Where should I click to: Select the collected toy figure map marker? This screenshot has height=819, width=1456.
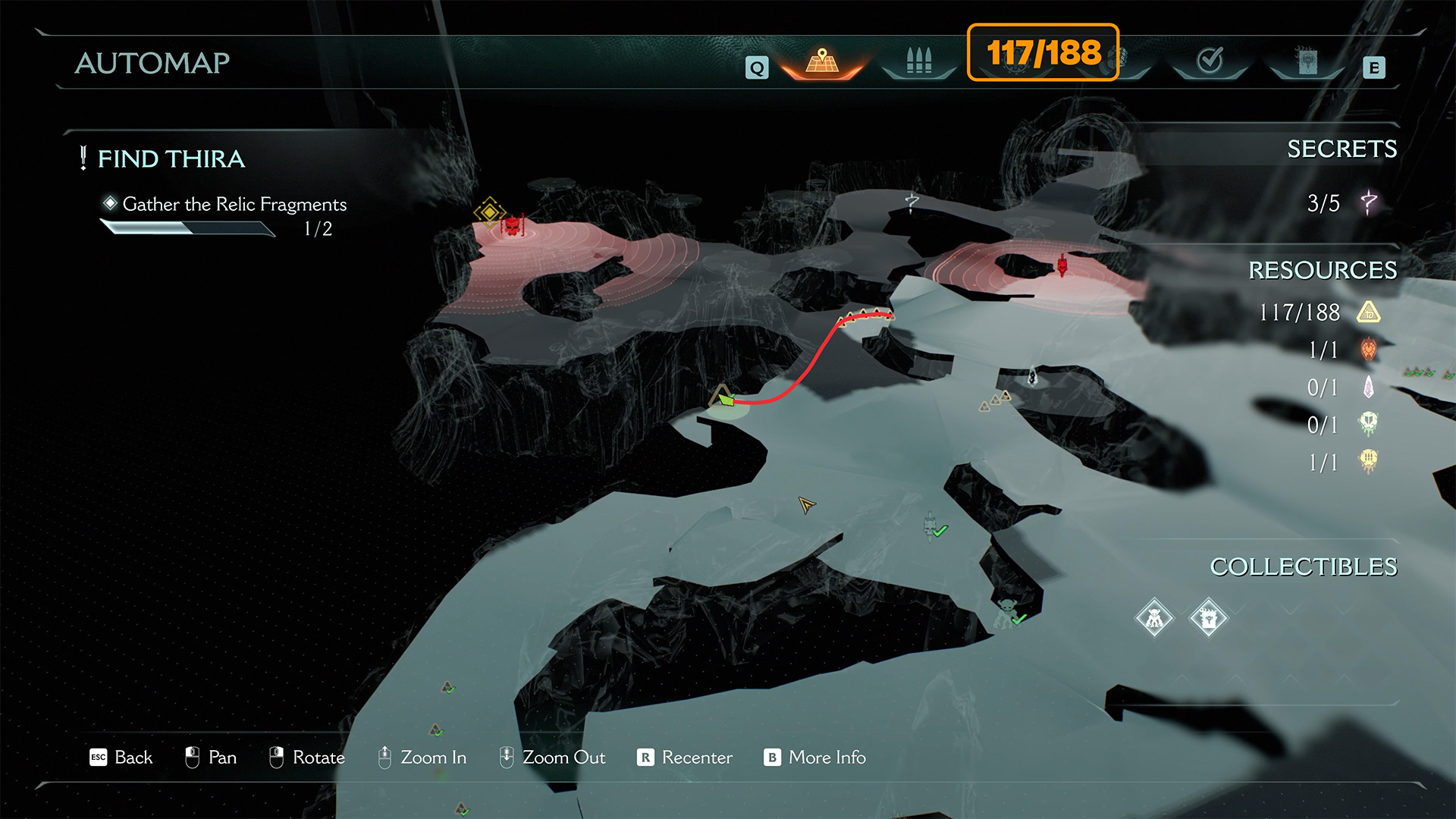coord(1005,611)
